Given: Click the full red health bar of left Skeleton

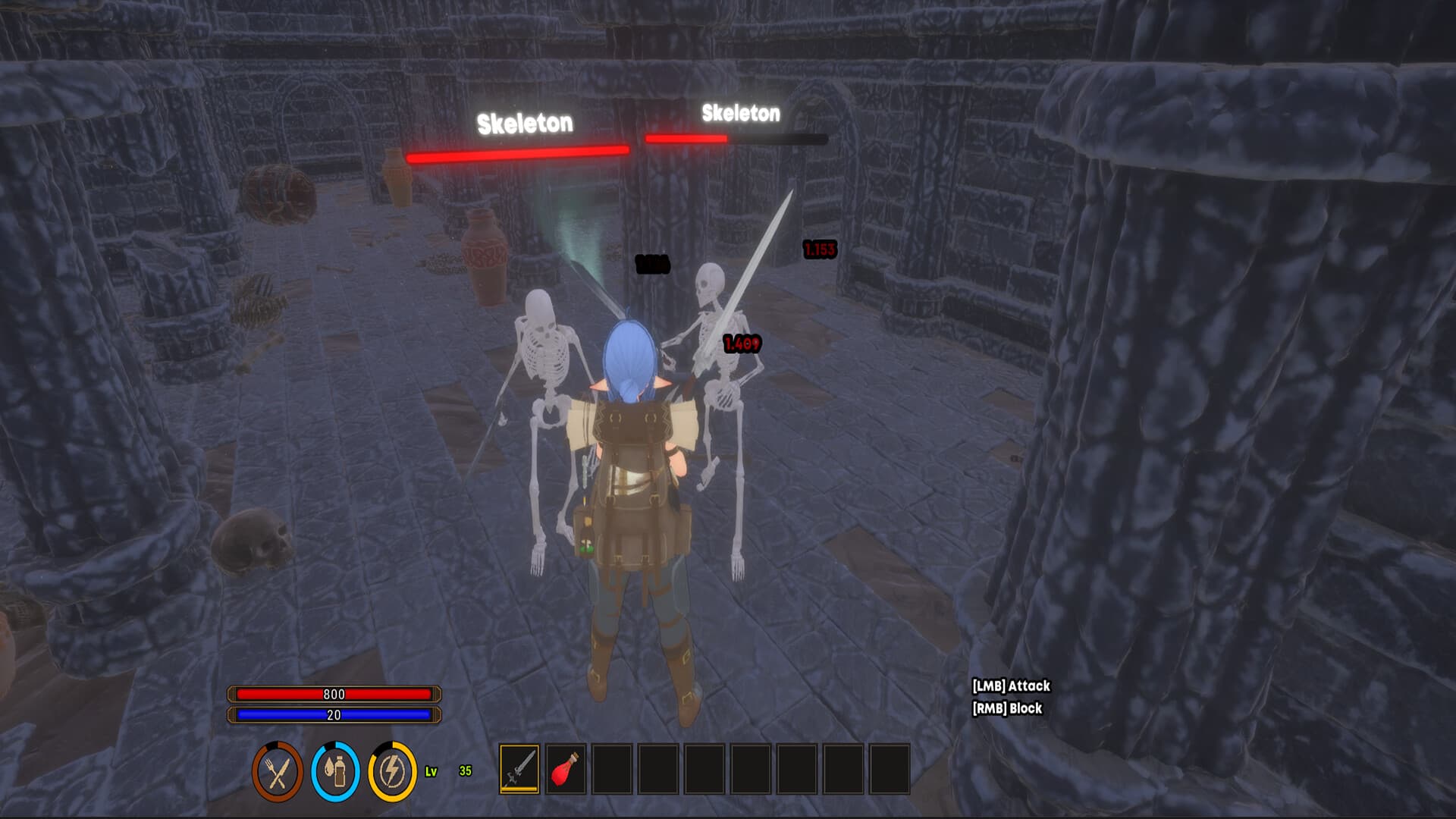Looking at the screenshot, I should click(517, 155).
